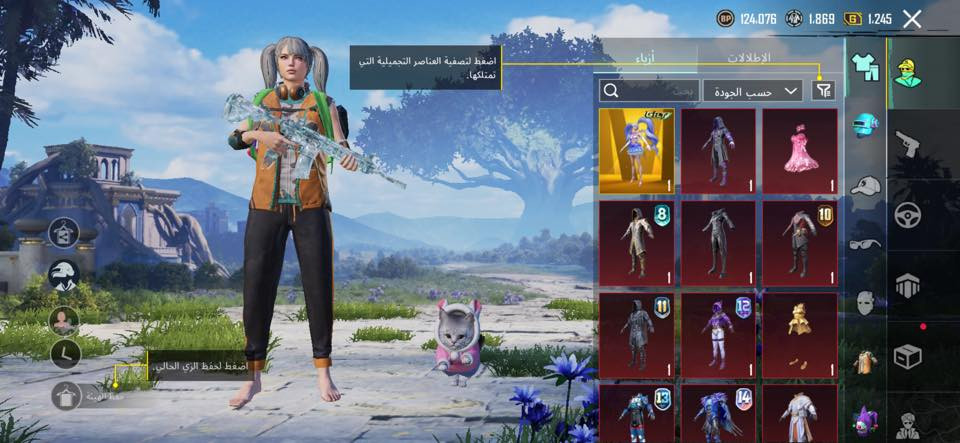Image resolution: width=960 pixels, height=443 pixels.
Task: Open the helmet category
Action: coord(865,126)
